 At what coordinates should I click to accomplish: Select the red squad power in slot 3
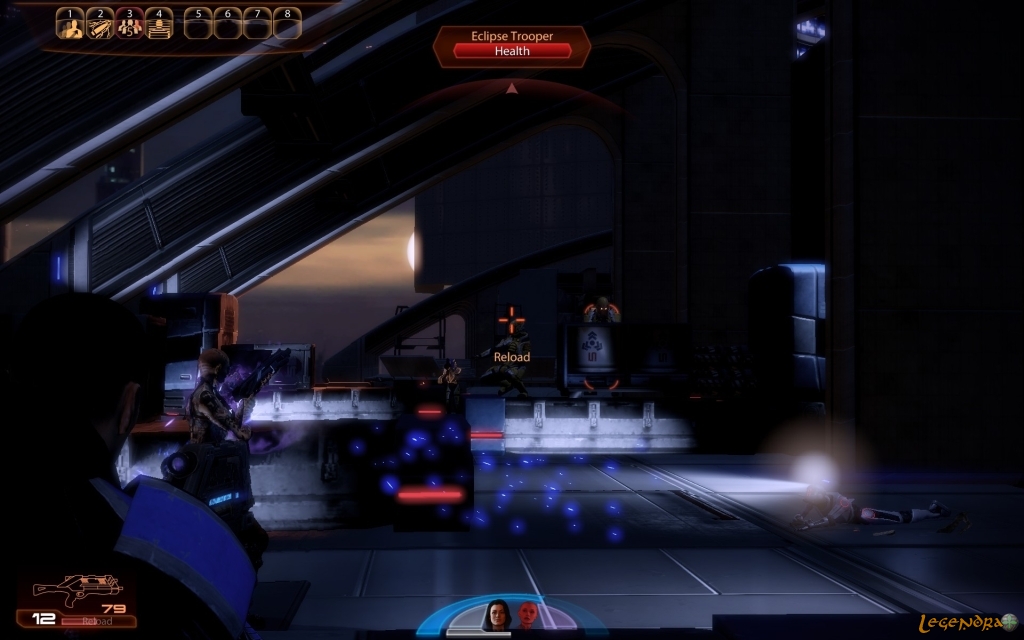pos(129,24)
